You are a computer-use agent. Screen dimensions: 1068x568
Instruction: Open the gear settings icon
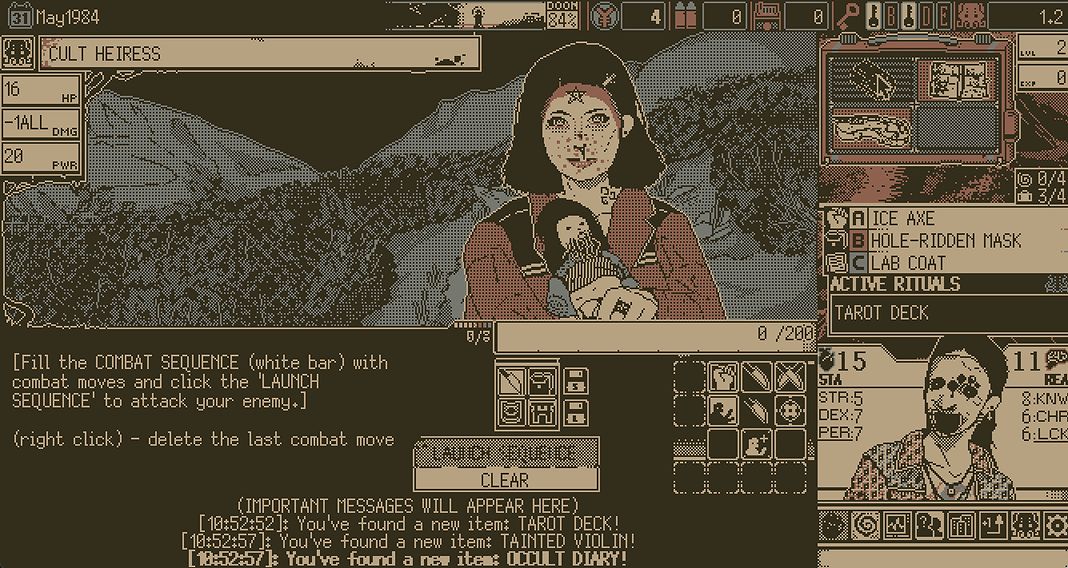[x=1056, y=525]
